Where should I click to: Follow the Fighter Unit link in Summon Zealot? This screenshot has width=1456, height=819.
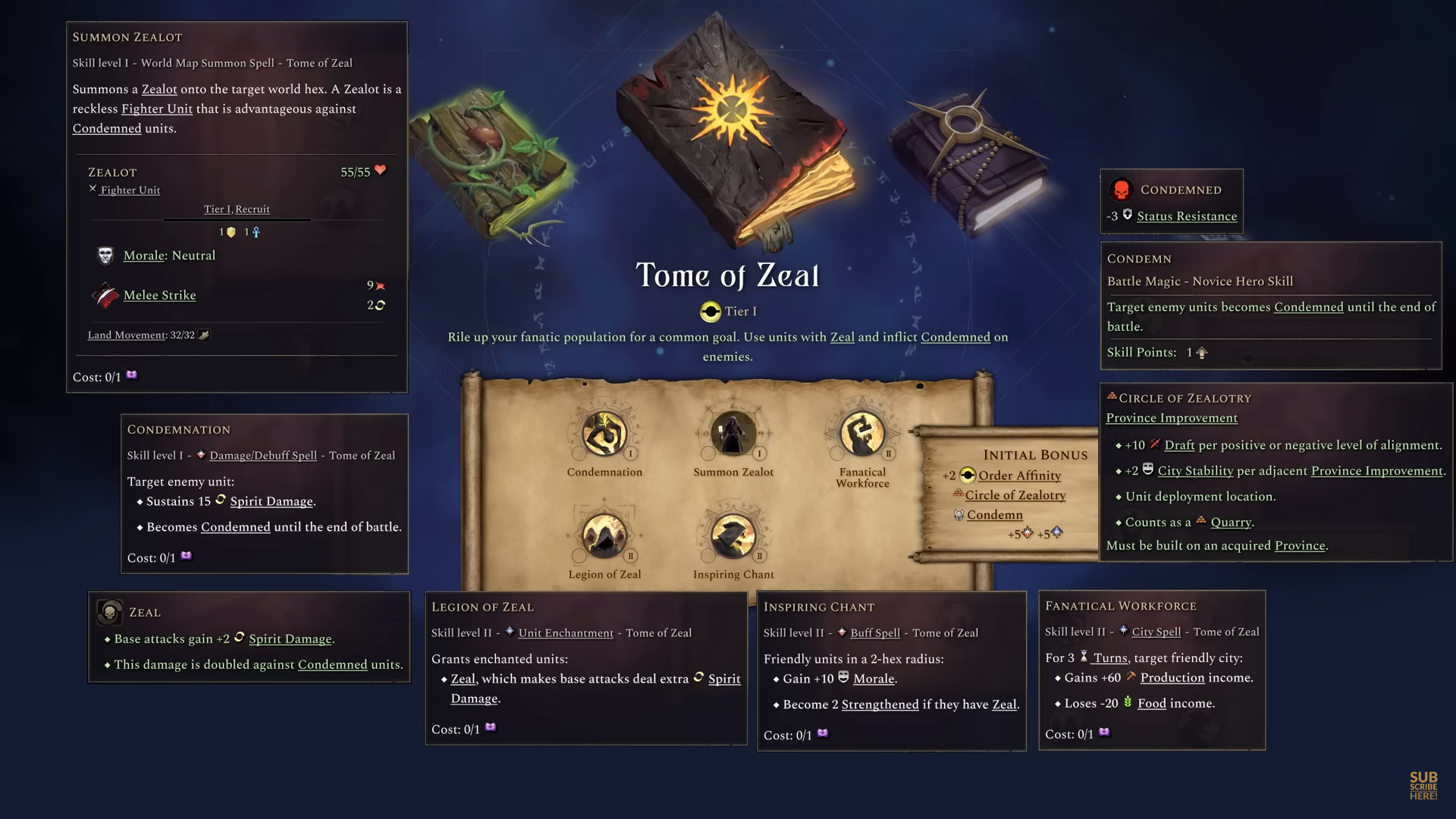pyautogui.click(x=156, y=108)
